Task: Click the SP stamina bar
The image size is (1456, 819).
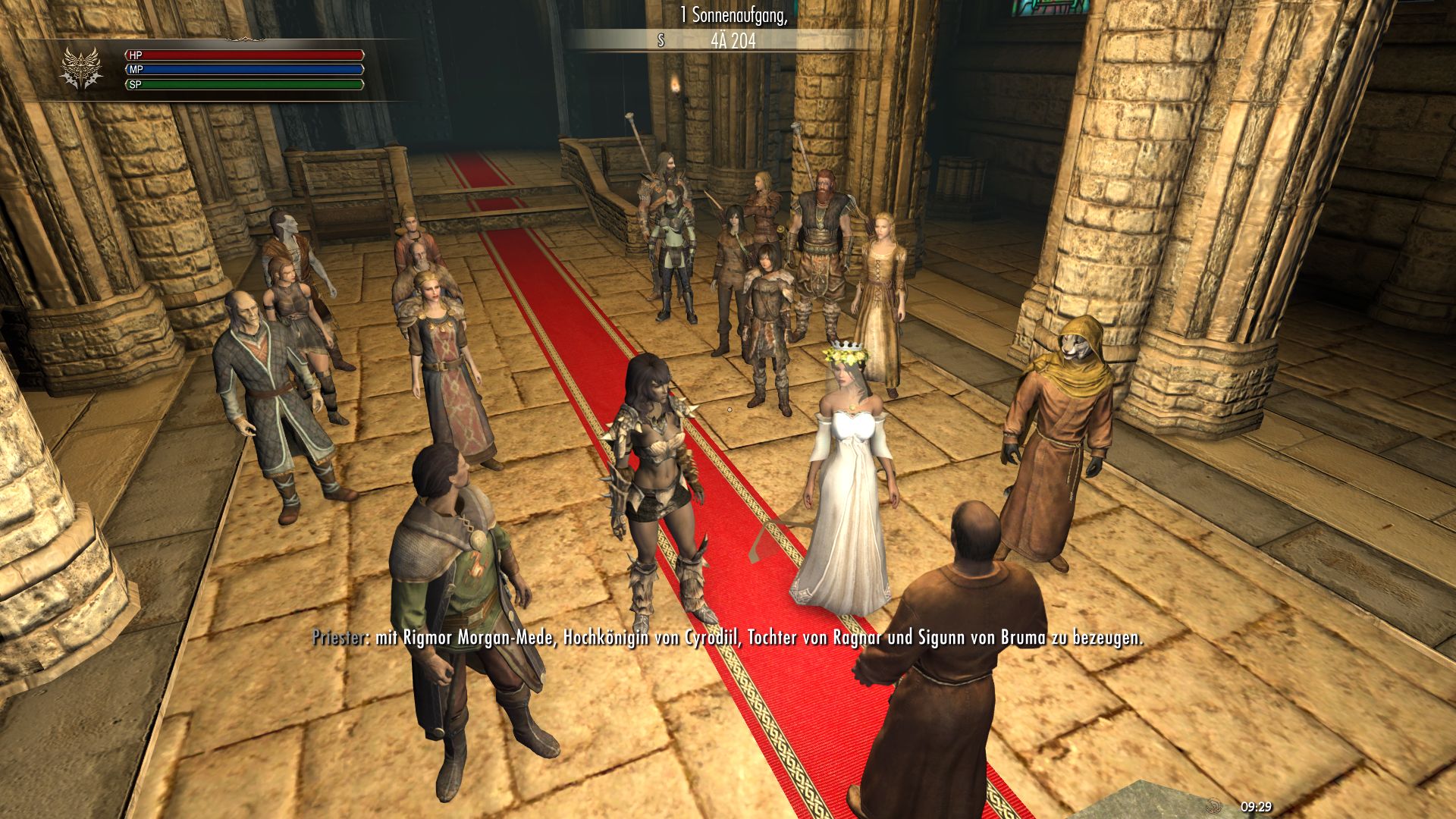Action: (x=243, y=85)
